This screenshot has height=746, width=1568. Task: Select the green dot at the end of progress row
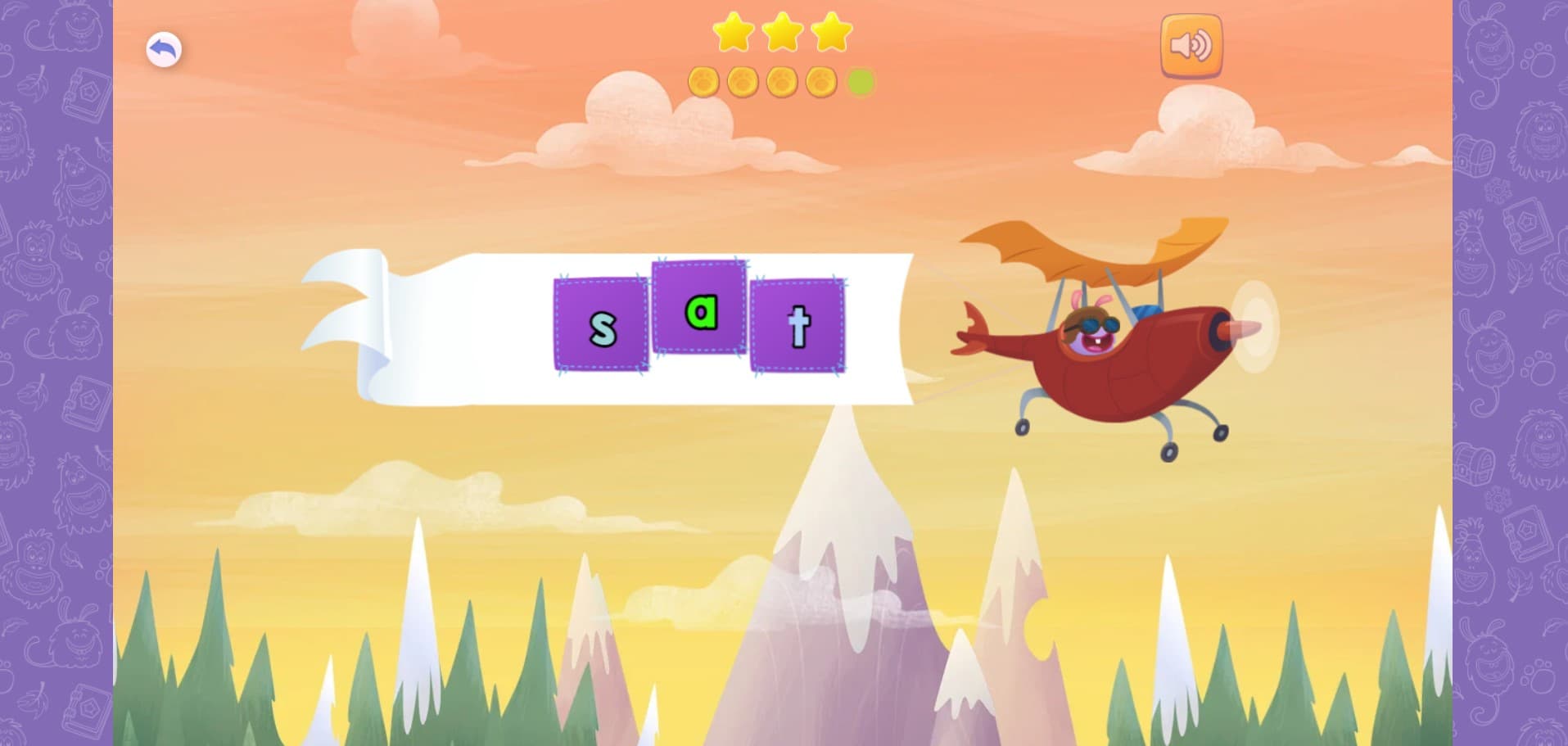tap(860, 80)
